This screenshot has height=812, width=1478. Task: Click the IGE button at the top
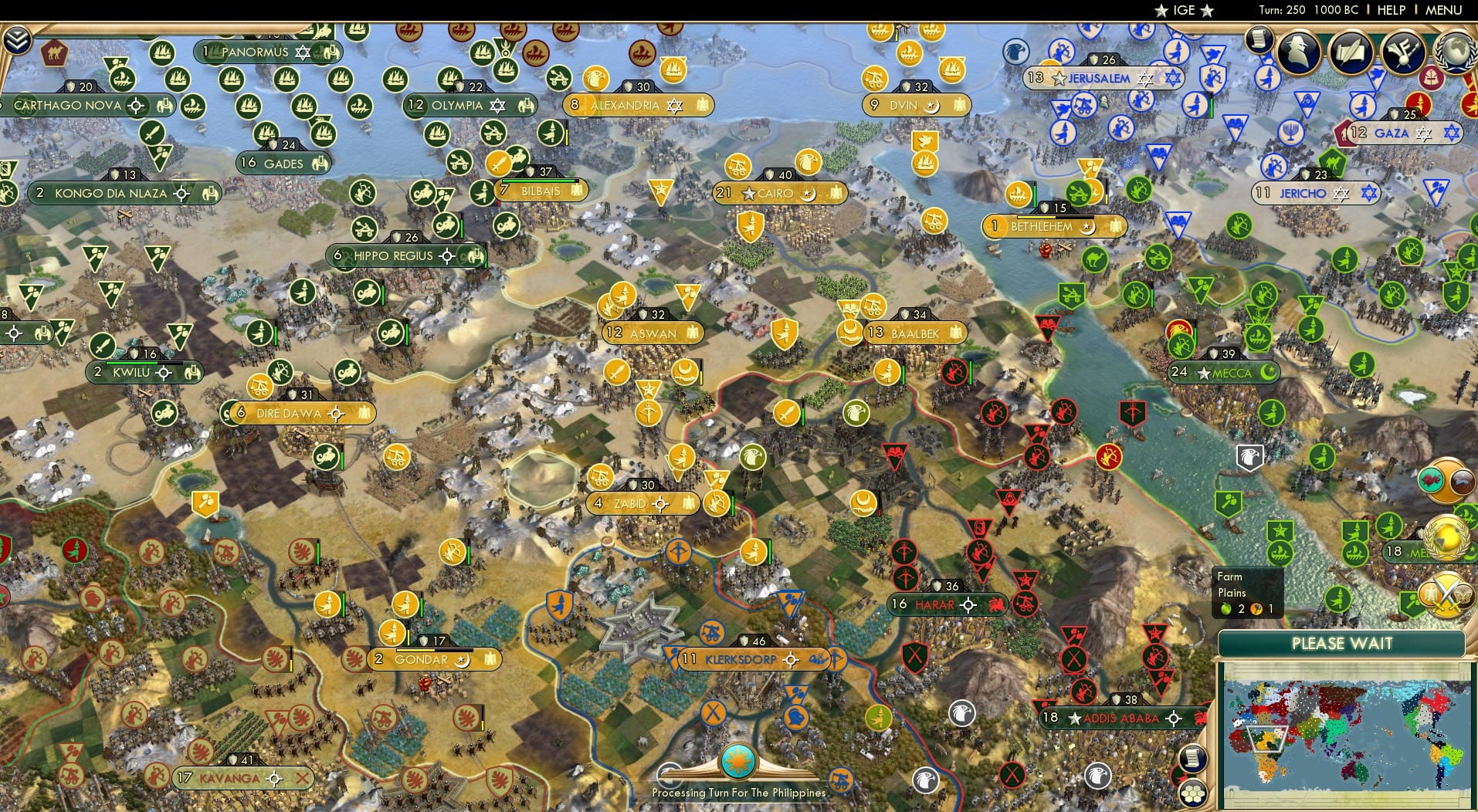point(1183,10)
